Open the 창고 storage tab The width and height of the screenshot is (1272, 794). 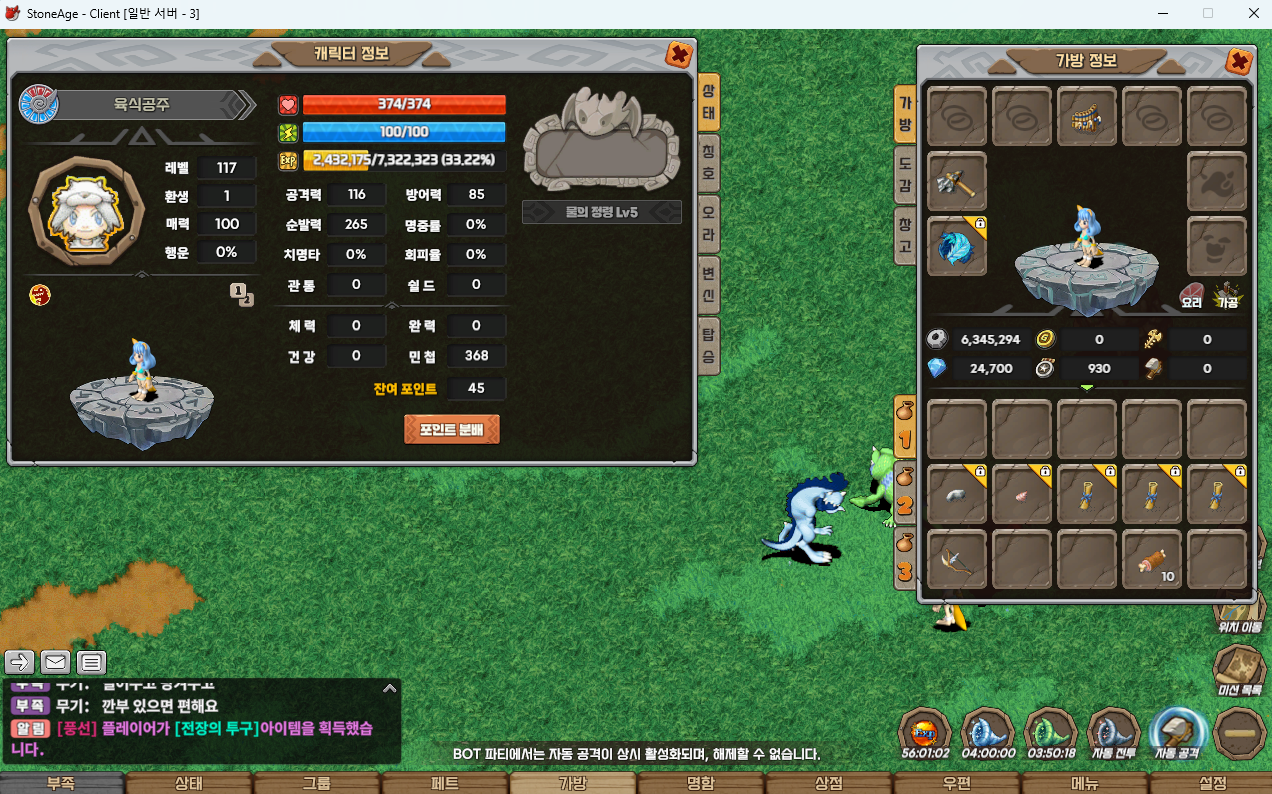coord(904,236)
